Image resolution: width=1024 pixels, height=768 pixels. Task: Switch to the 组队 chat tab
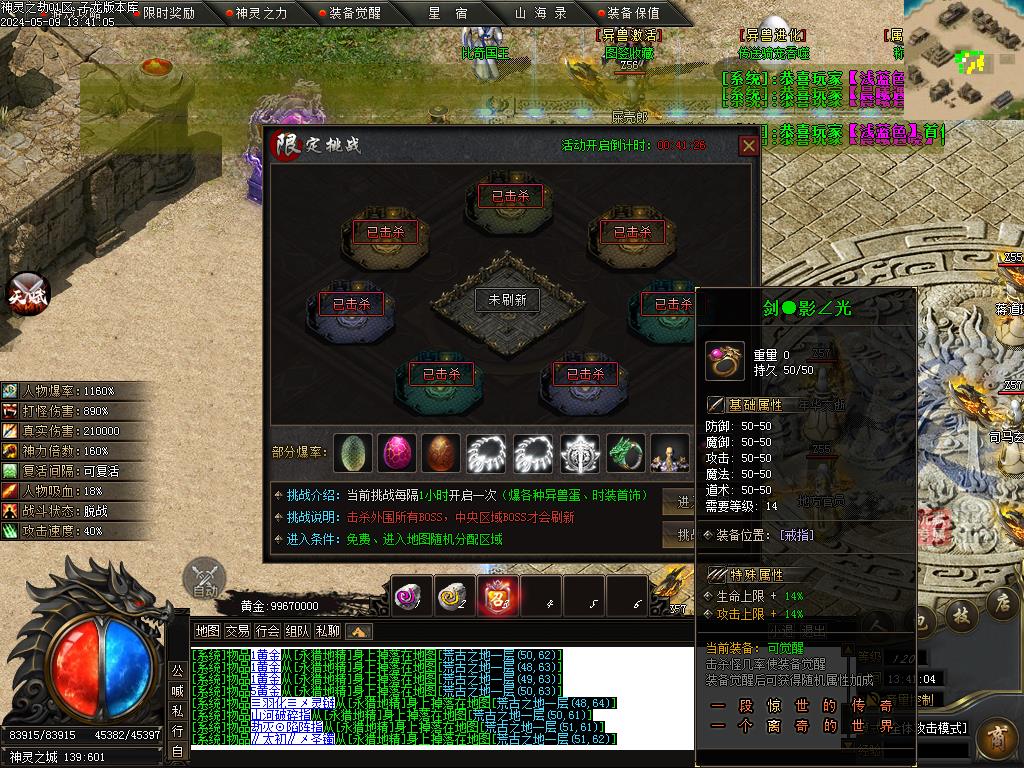[297, 631]
